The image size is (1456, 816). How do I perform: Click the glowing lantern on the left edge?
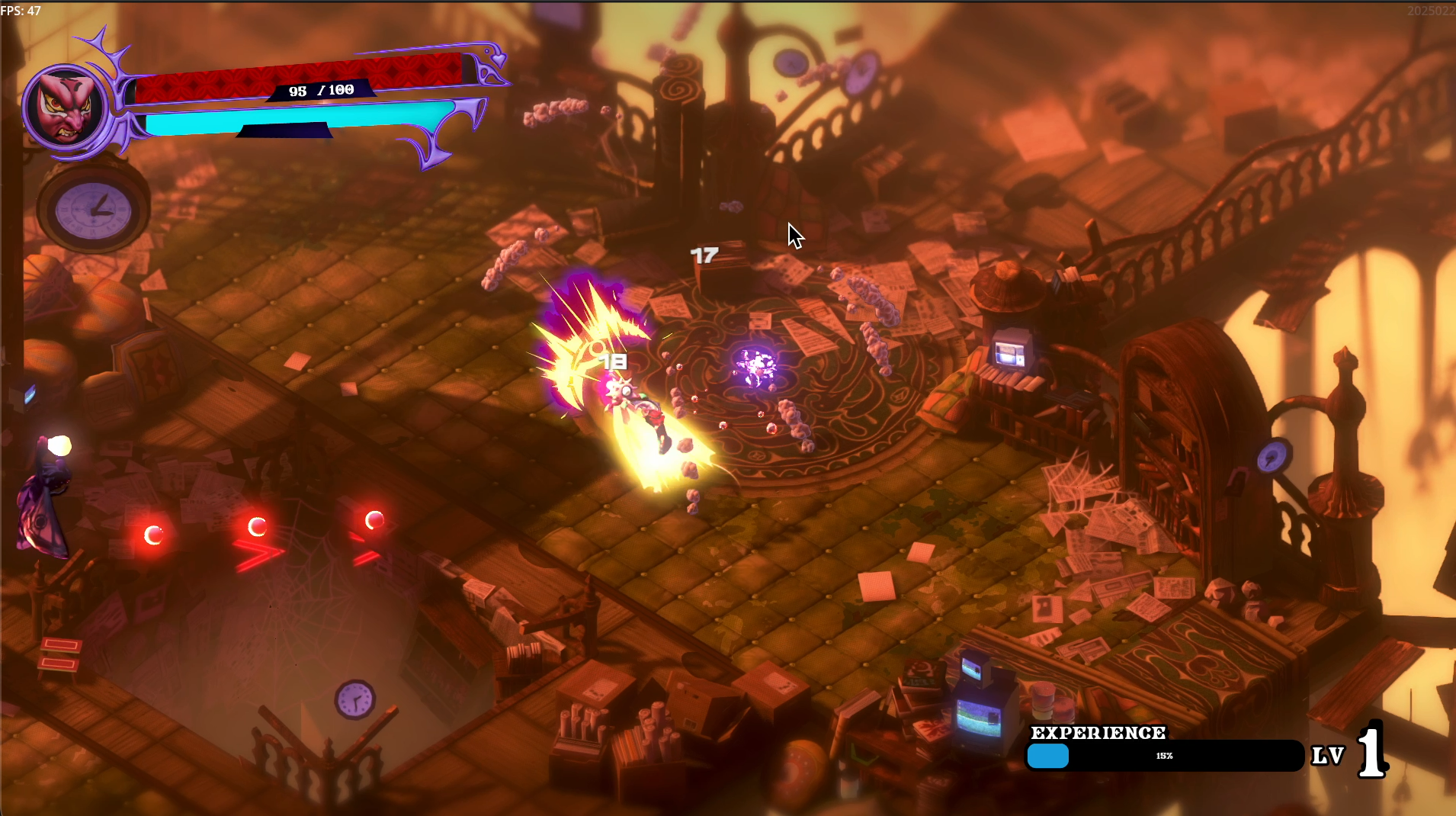point(61,445)
